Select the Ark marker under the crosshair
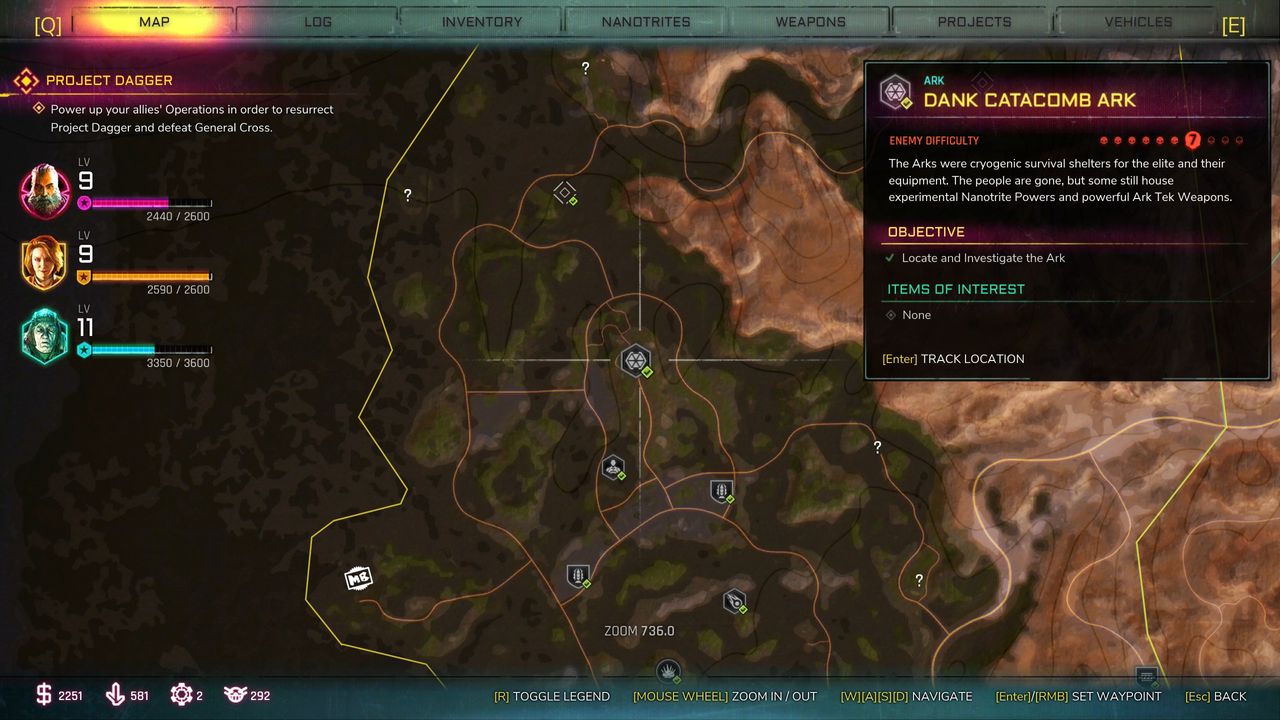This screenshot has width=1280, height=720. (635, 360)
